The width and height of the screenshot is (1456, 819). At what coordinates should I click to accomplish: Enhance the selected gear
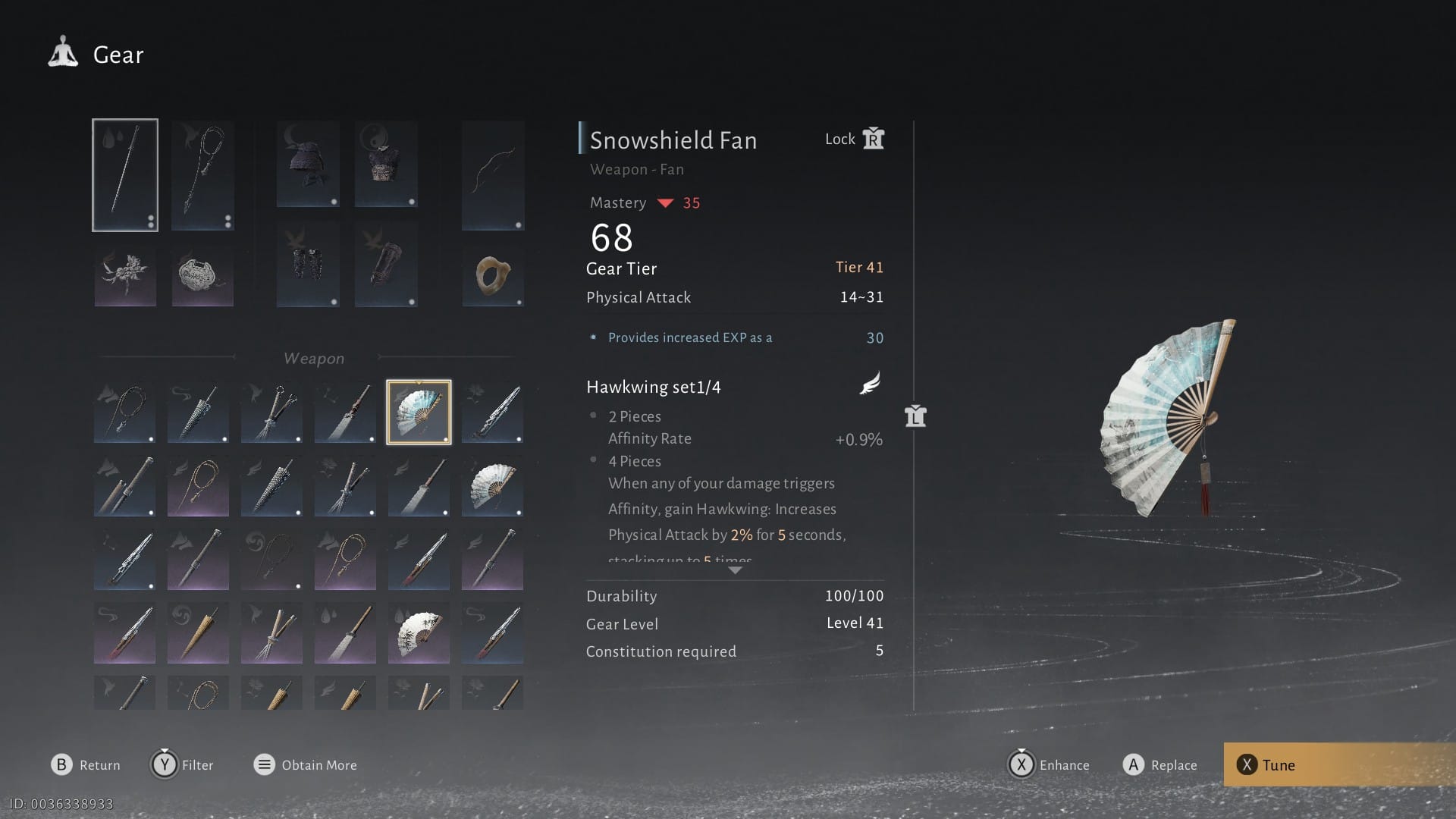(1050, 765)
